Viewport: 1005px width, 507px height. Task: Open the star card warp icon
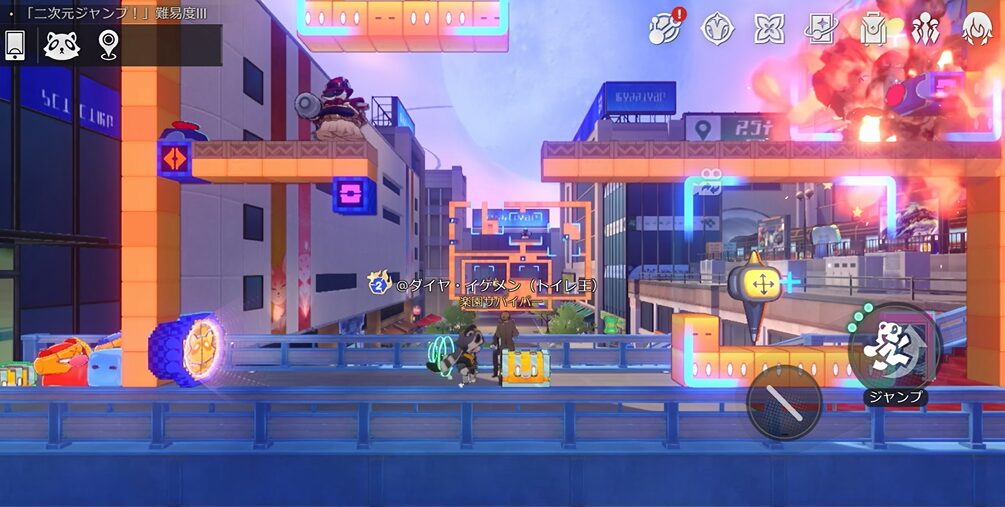(821, 28)
